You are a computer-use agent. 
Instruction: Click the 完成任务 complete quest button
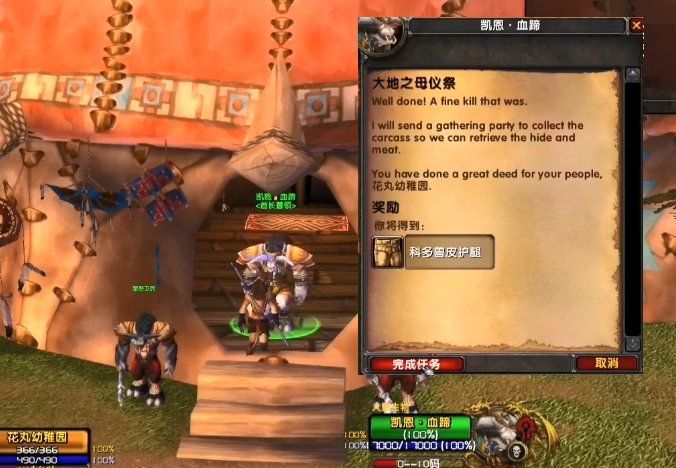click(414, 364)
